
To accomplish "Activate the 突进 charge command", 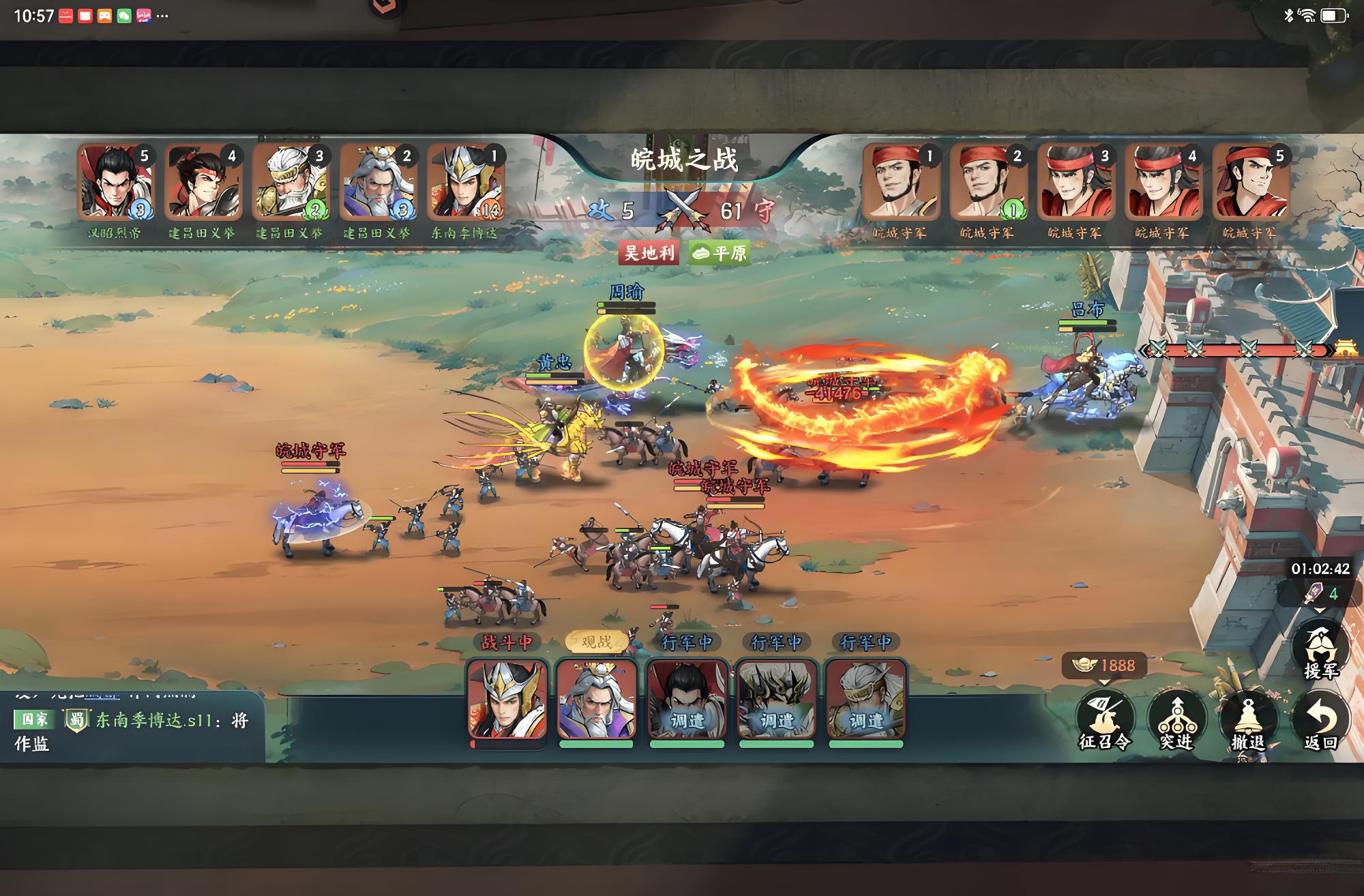I will (1177, 720).
